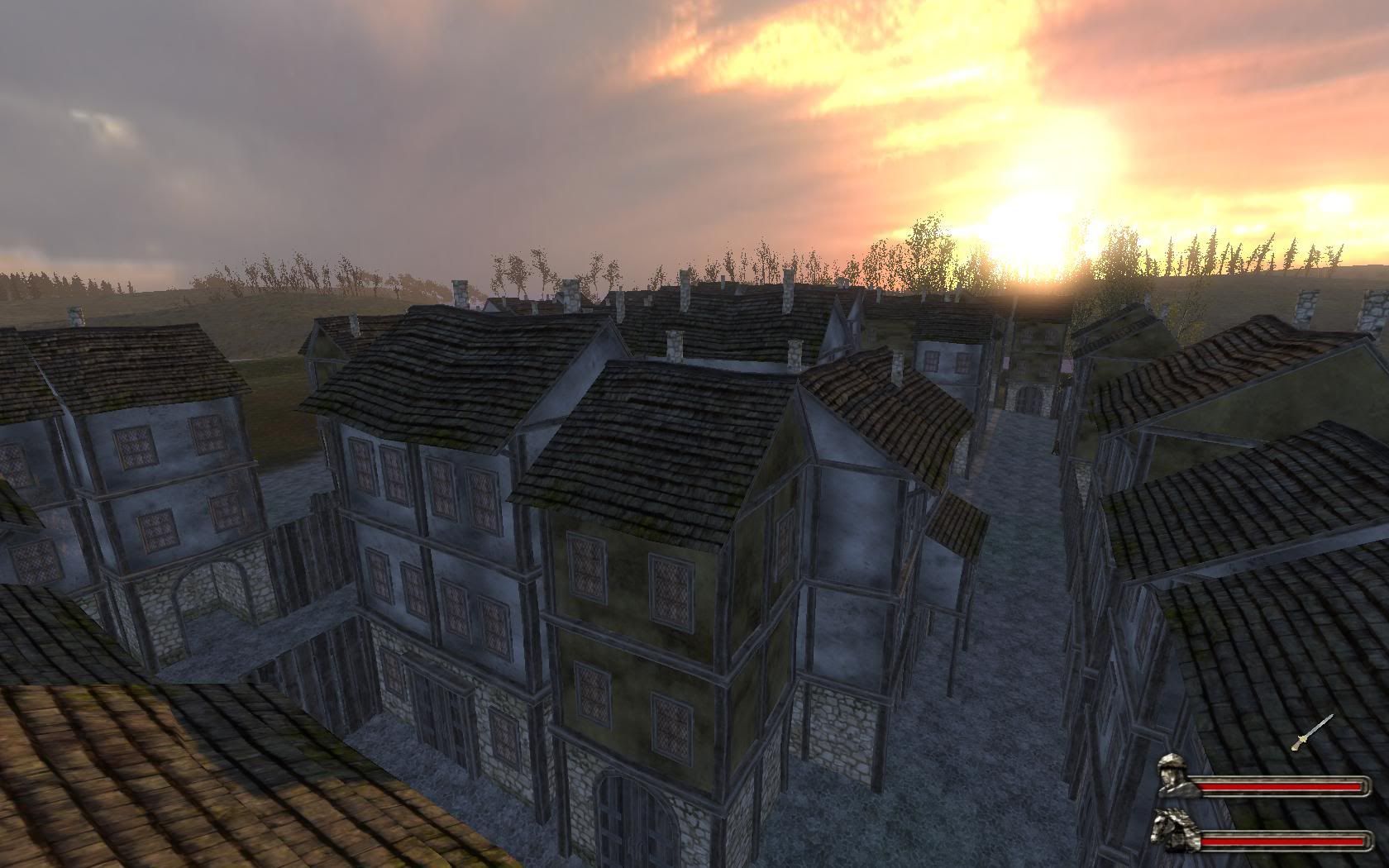1389x868 pixels.
Task: Select the helmeted soldier portrait icon
Action: coord(1174,775)
